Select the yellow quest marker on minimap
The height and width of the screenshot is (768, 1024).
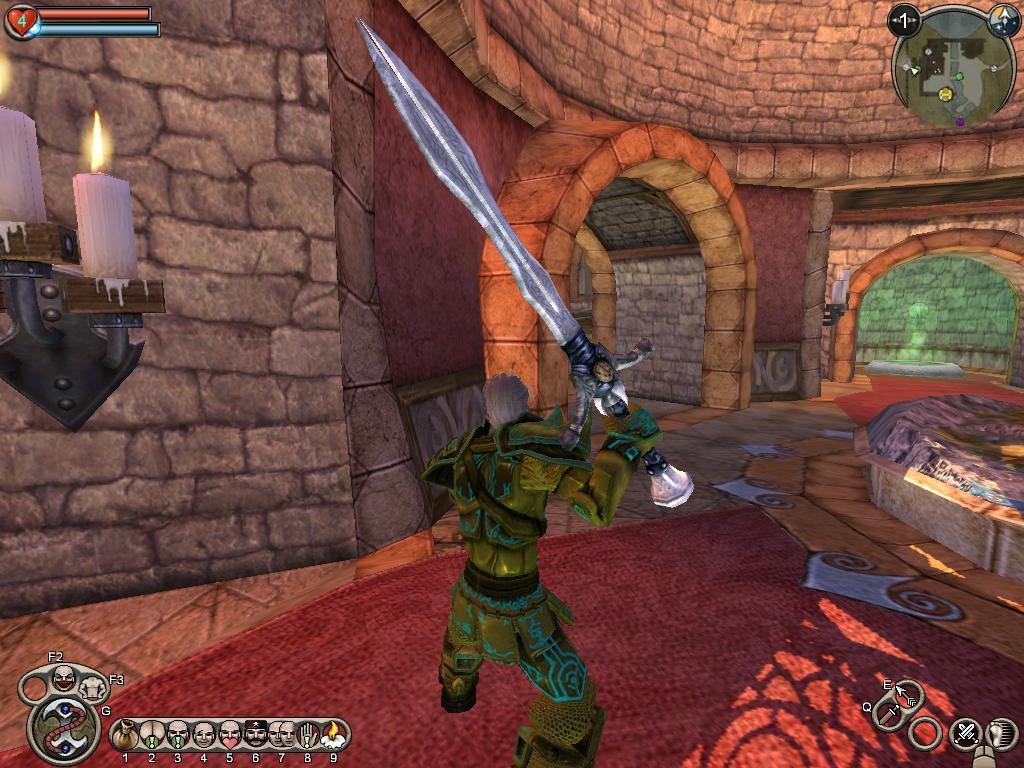tap(944, 94)
